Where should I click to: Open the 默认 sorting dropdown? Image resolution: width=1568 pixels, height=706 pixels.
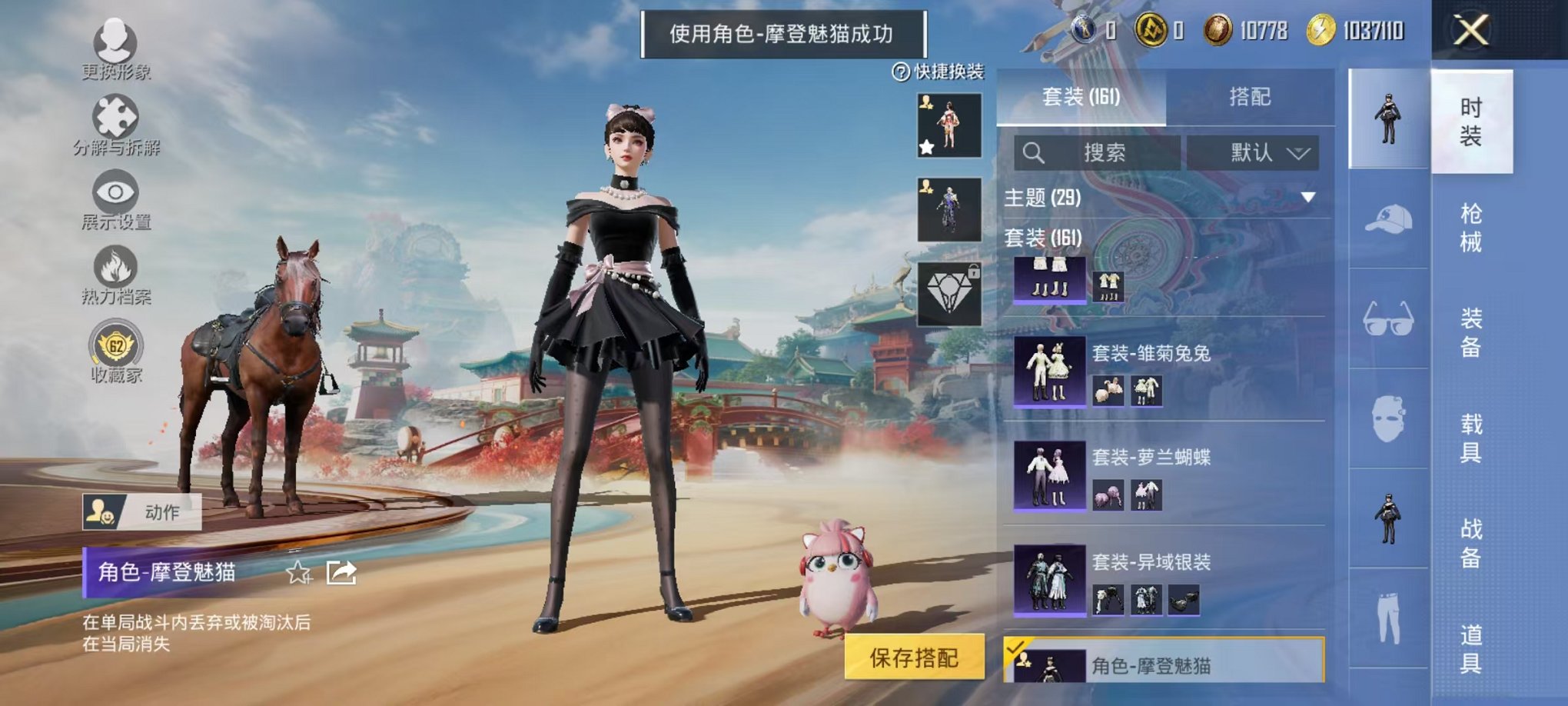pos(1253,154)
